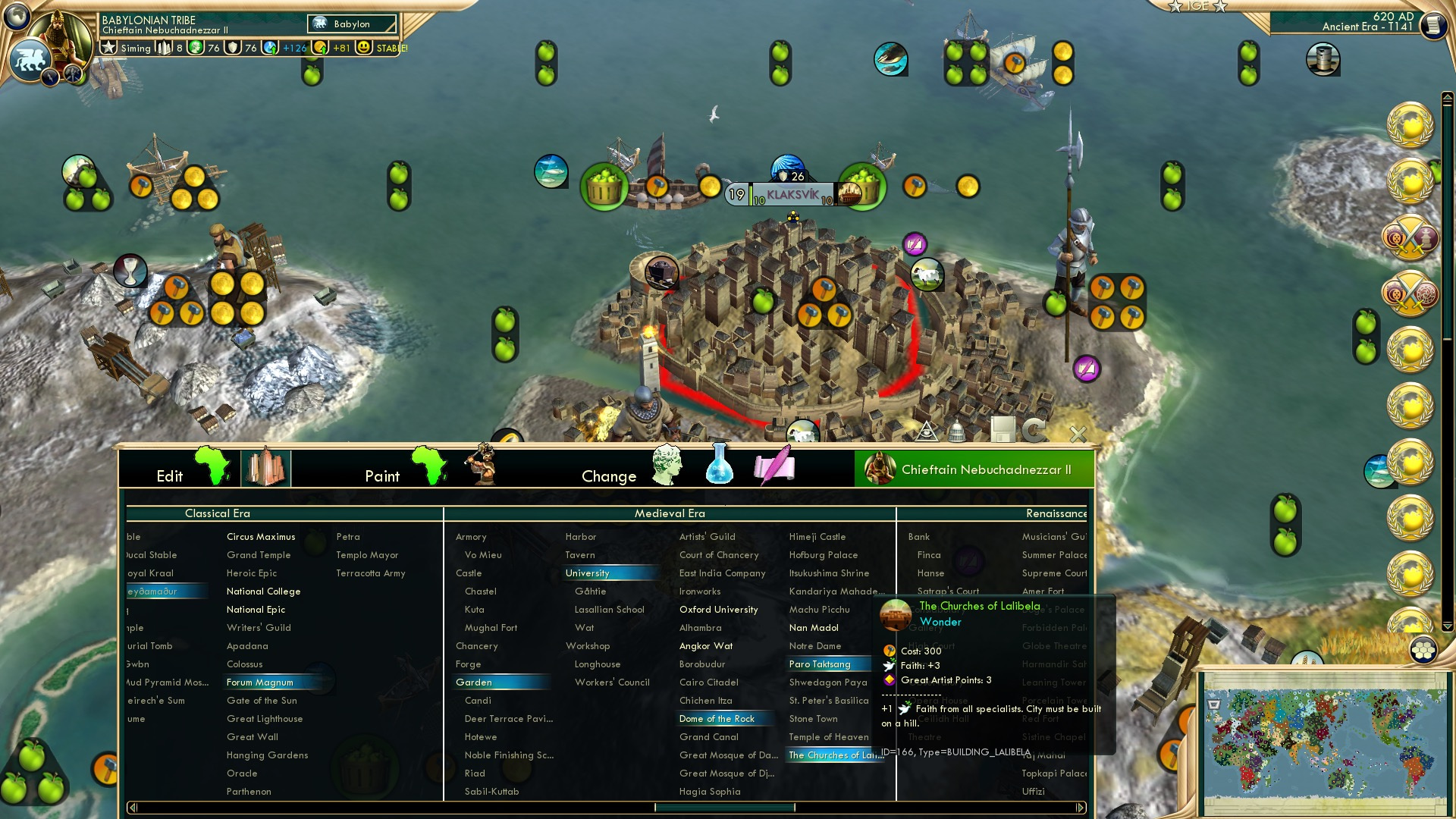The image size is (1456, 819).
Task: Toggle the Forum Magnum building entry
Action: tap(262, 682)
